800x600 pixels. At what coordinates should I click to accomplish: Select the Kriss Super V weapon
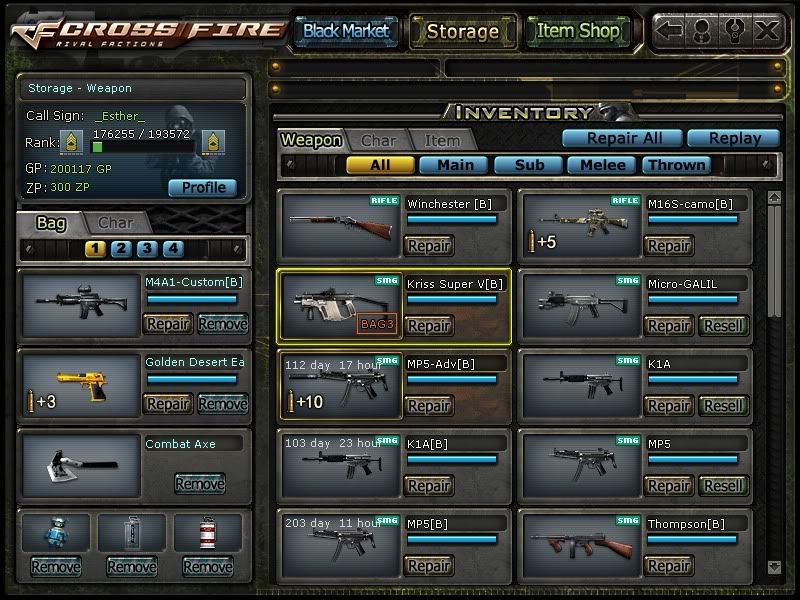pyautogui.click(x=340, y=306)
